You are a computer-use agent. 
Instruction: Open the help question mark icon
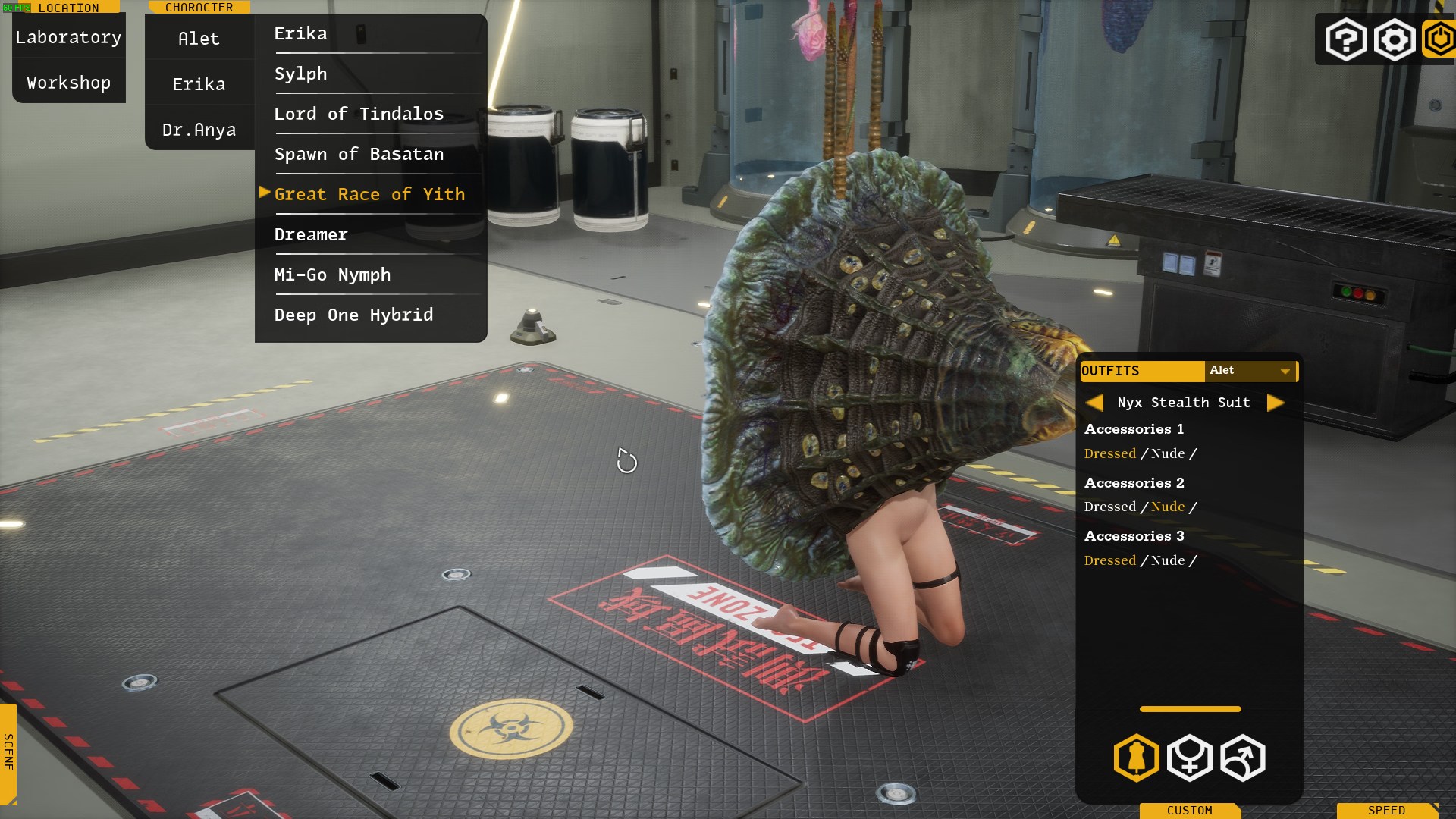click(1346, 39)
